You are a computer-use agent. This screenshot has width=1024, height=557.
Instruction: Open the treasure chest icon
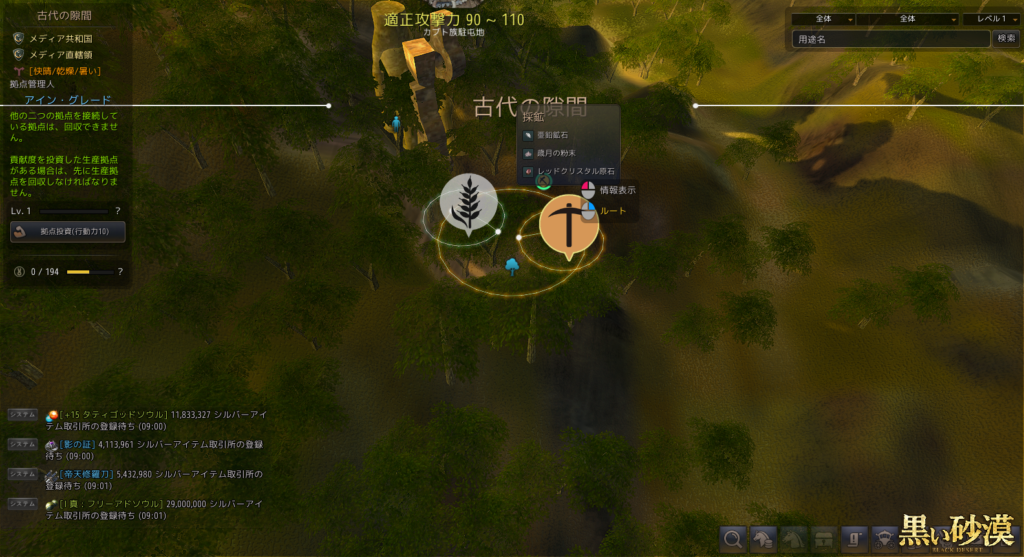pyautogui.click(x=824, y=539)
